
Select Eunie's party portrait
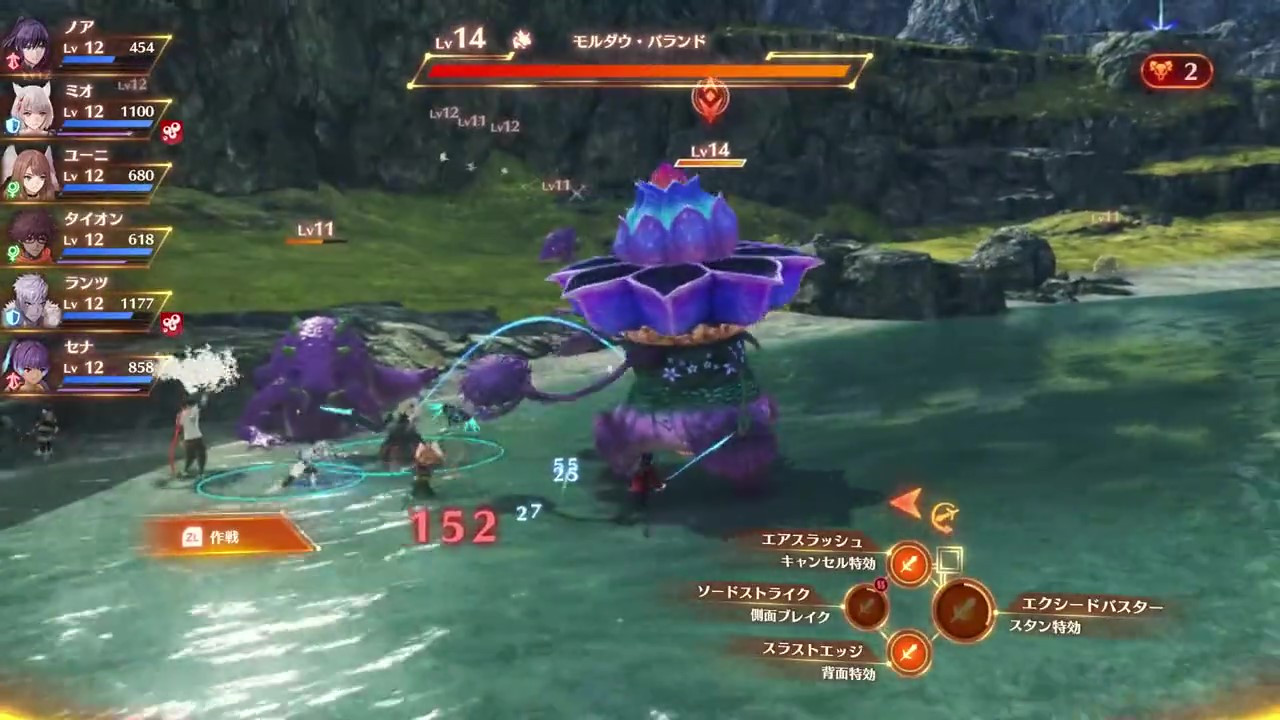(x=29, y=174)
